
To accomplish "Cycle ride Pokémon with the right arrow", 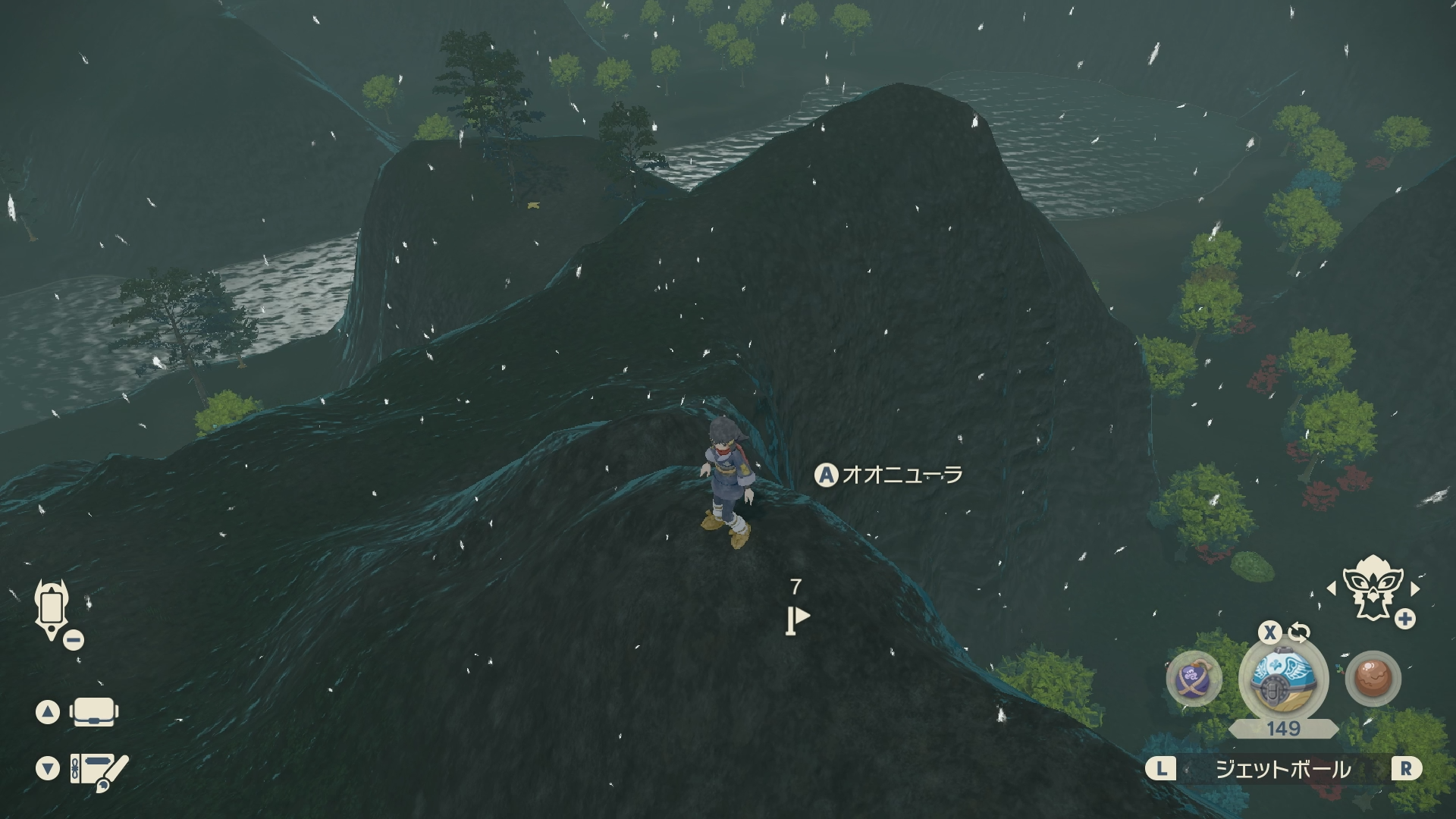I will coord(1415,588).
